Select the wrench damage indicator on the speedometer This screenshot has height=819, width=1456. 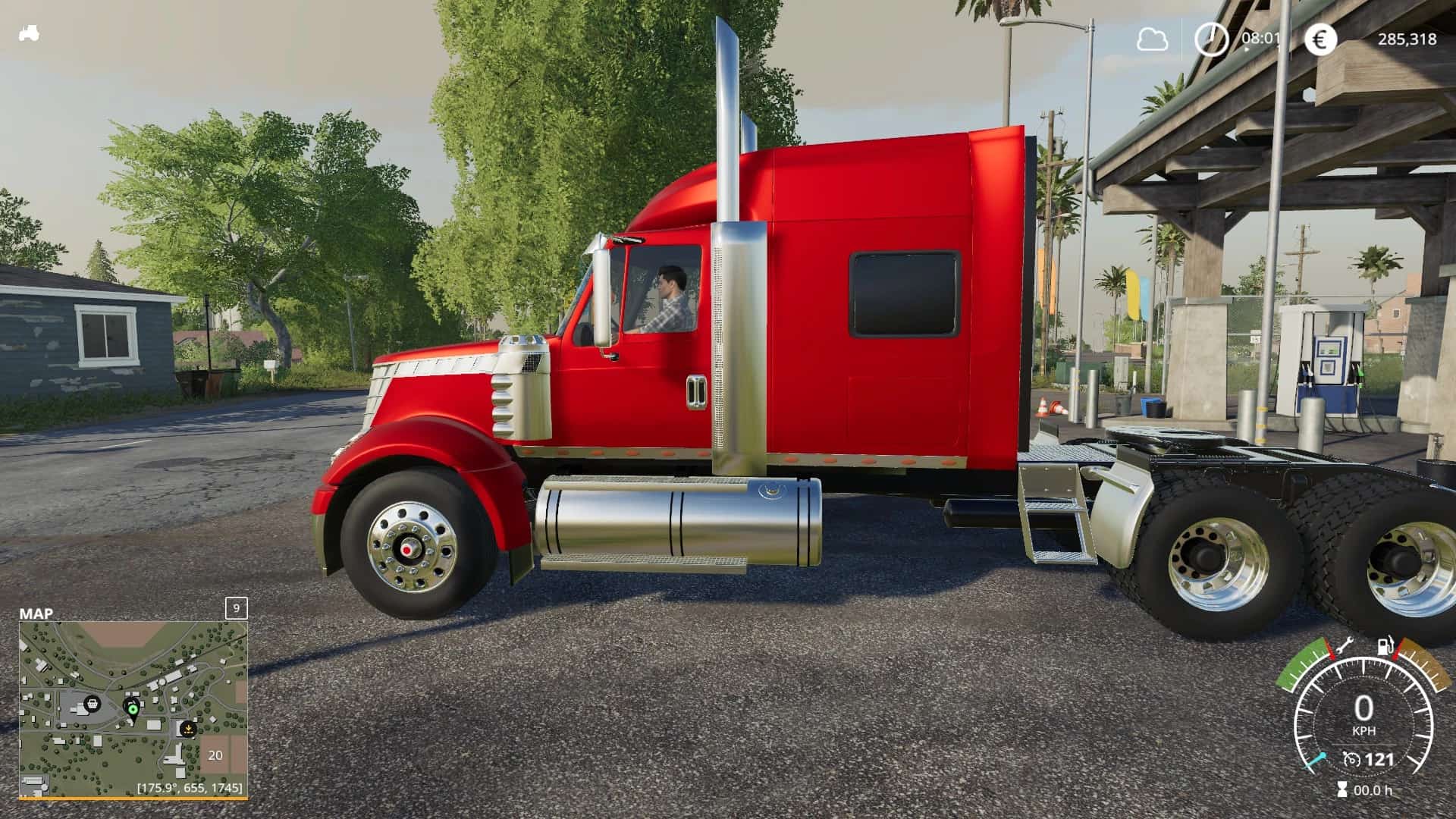(1345, 646)
